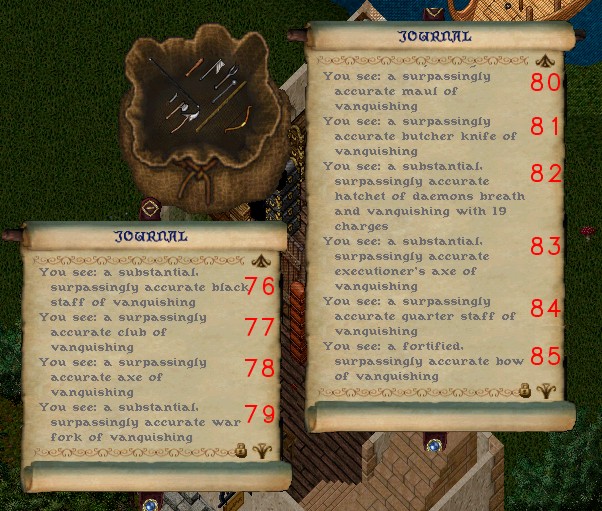
Task: Pick the round-headed maul in the bag
Action: (x=224, y=91)
